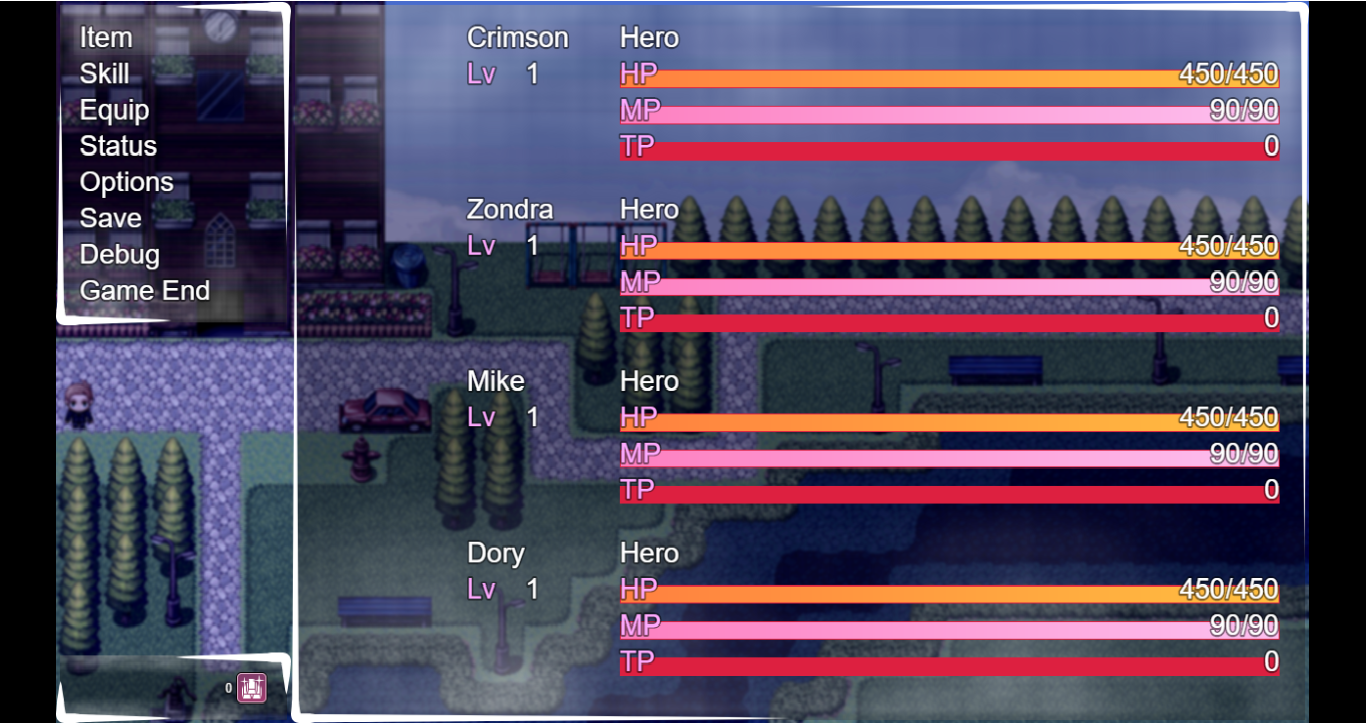
Task: Select Mike in the party list
Action: (x=495, y=381)
